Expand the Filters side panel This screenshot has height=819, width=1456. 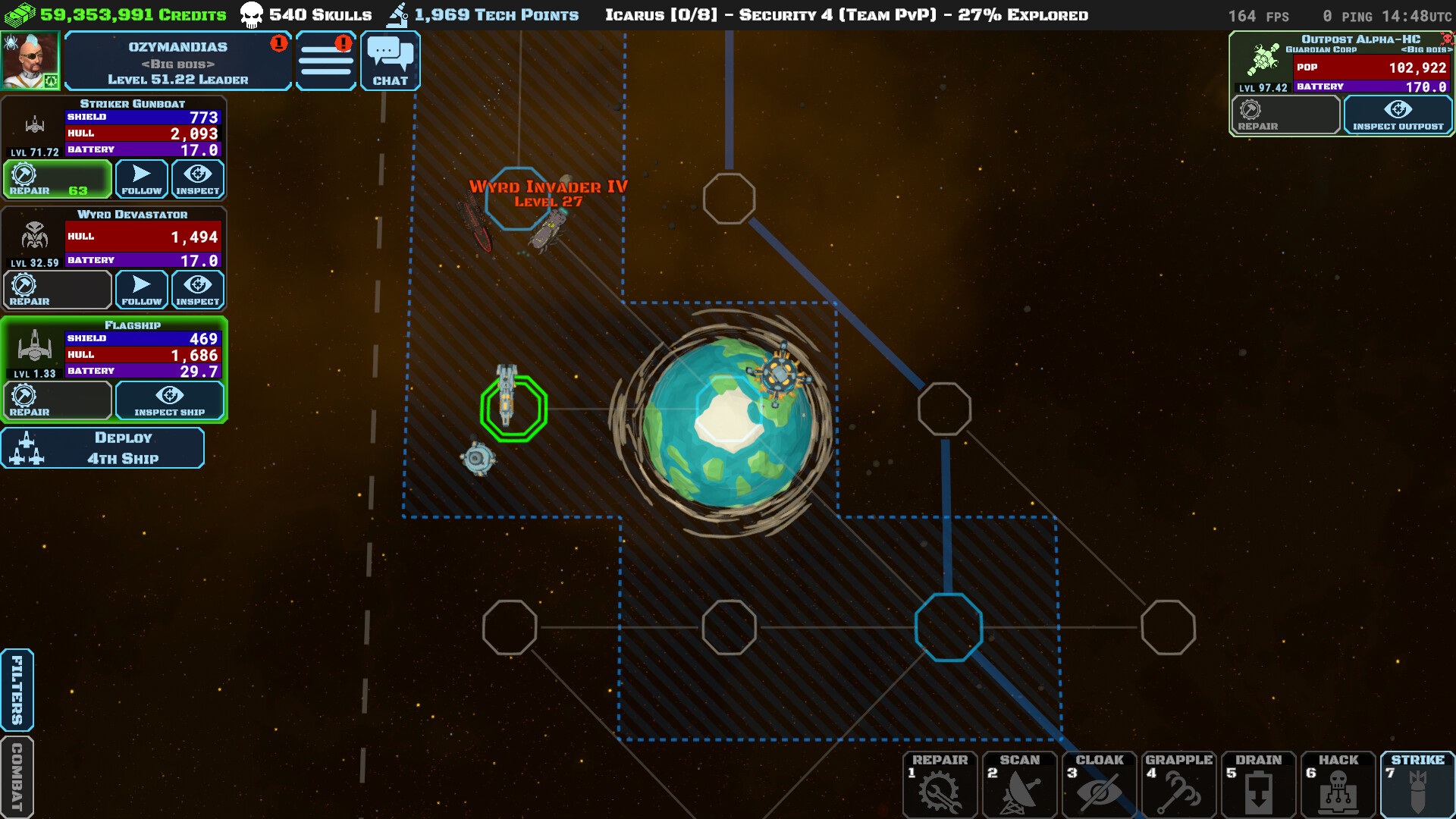click(x=16, y=690)
